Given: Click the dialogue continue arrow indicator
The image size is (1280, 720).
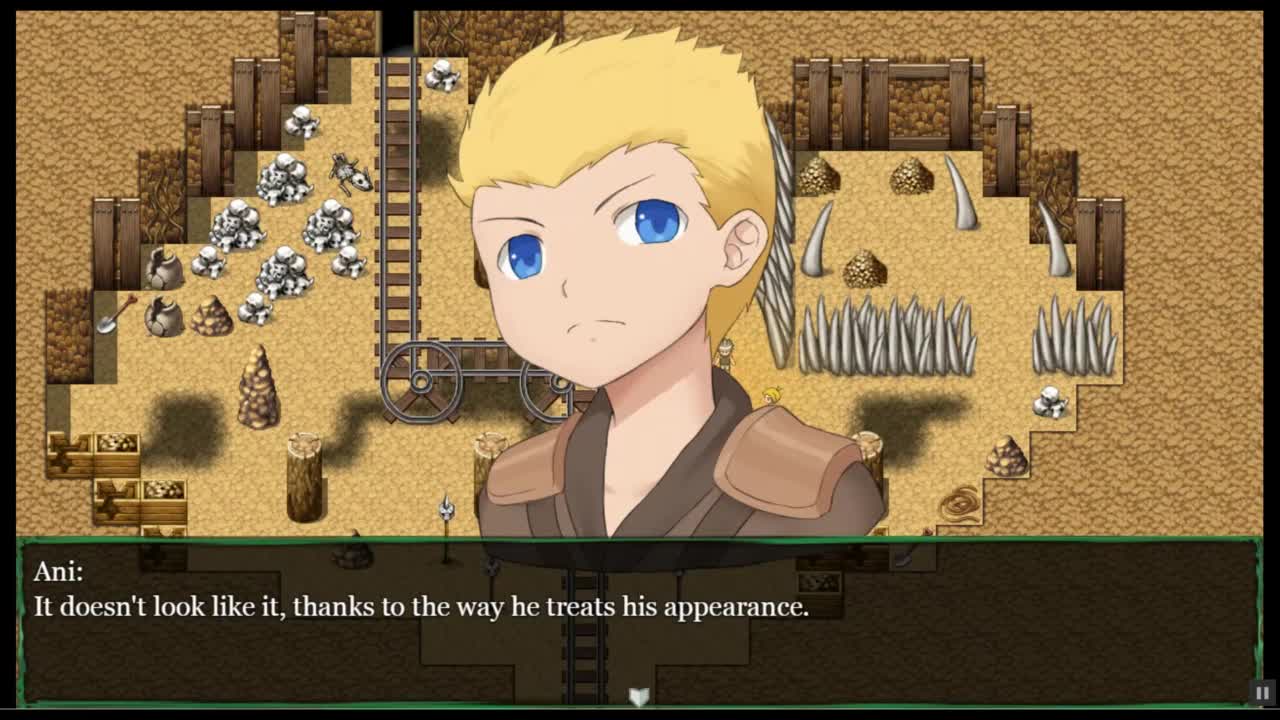Looking at the screenshot, I should 639,696.
